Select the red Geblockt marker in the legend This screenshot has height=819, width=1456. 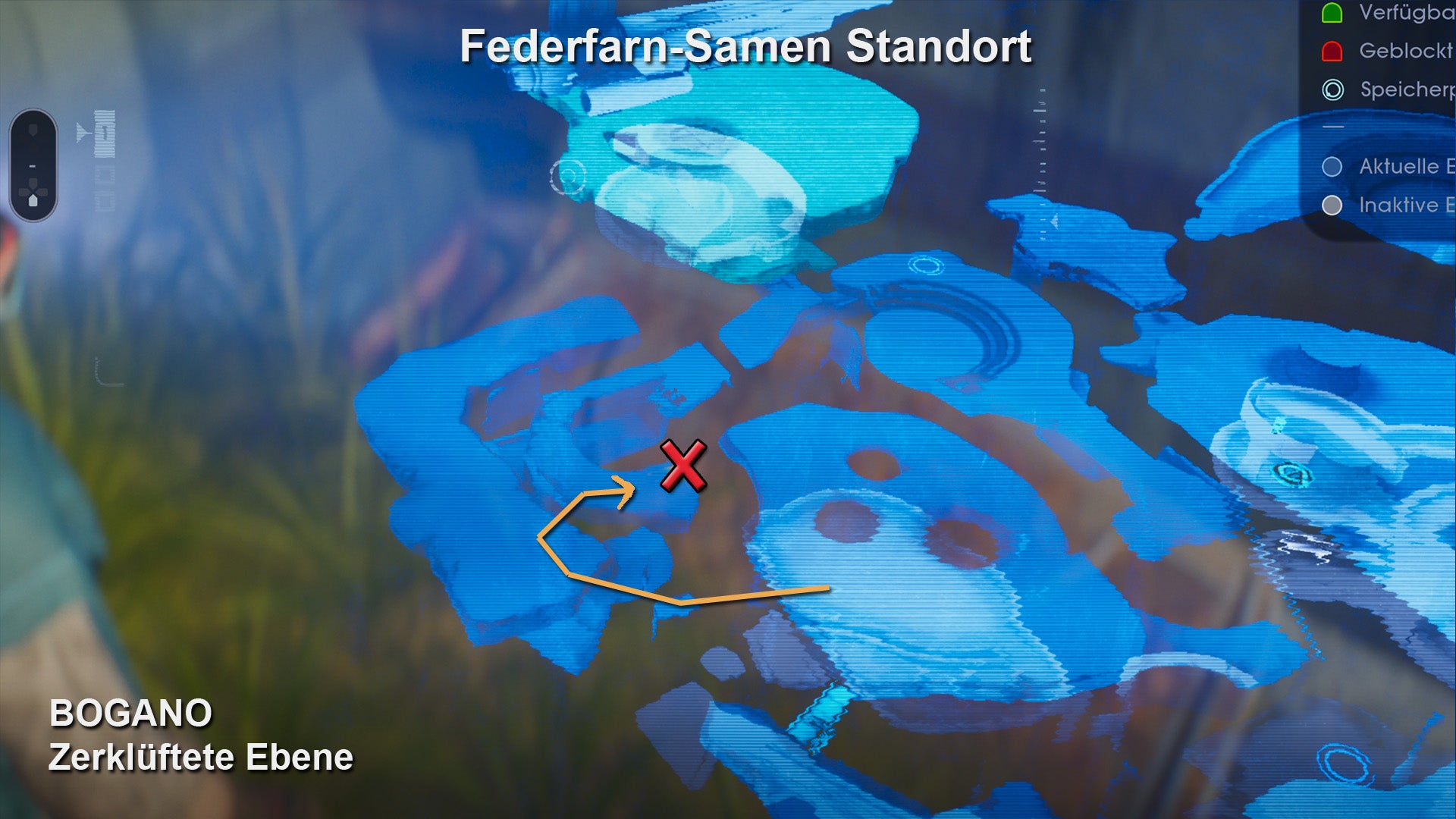click(1332, 50)
